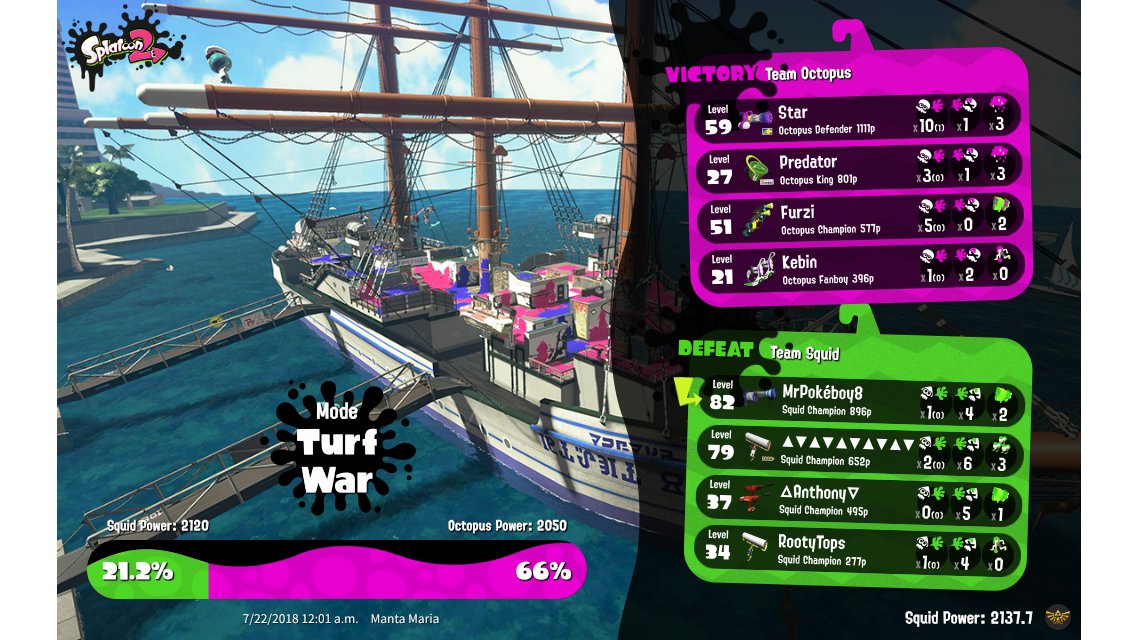Select Furzi's results row
This screenshot has height=640, width=1138.
[860, 218]
